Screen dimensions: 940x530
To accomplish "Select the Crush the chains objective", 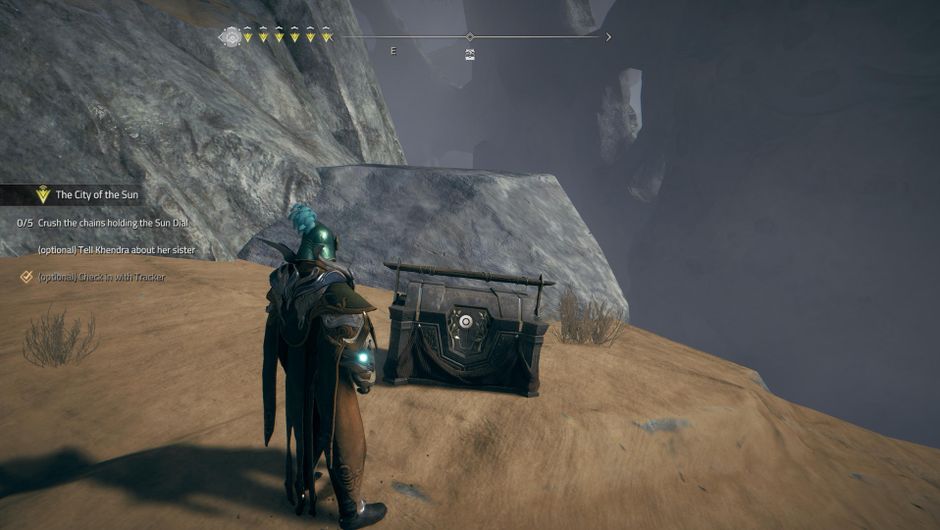I will (112, 222).
